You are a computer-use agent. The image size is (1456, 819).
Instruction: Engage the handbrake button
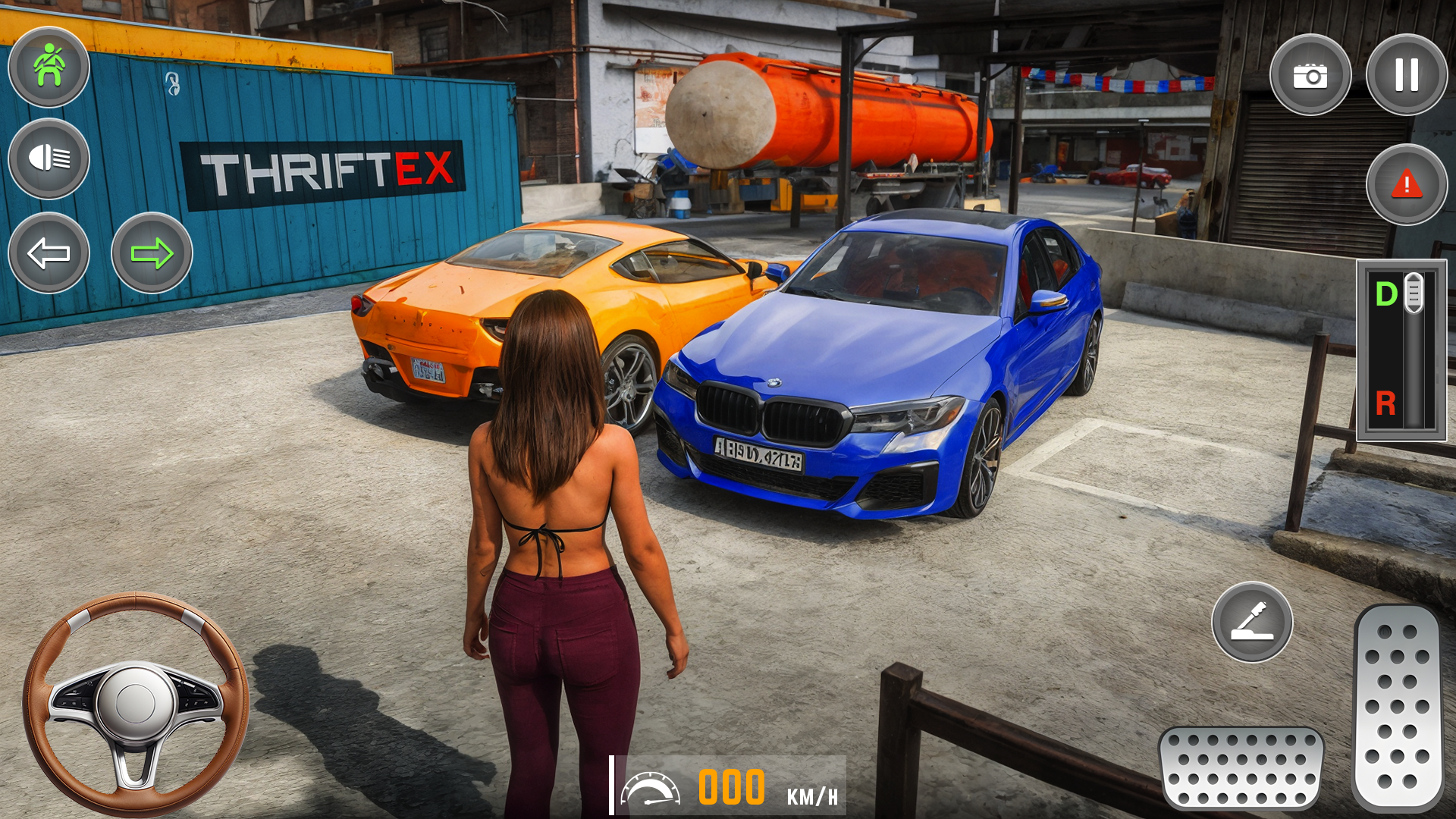[1252, 622]
